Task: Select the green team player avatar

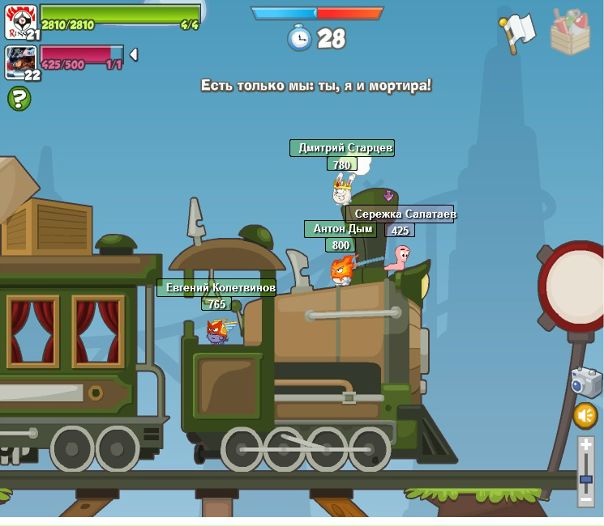Action: tap(20, 19)
